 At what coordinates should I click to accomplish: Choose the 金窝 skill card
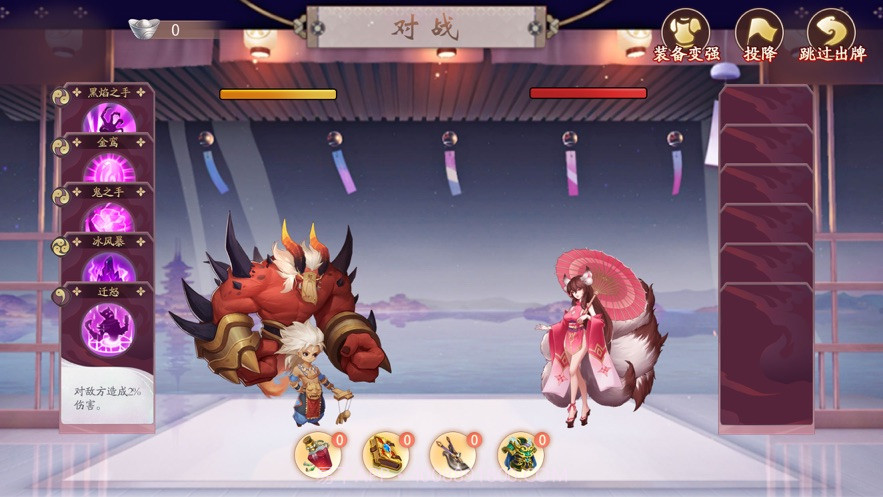[108, 160]
